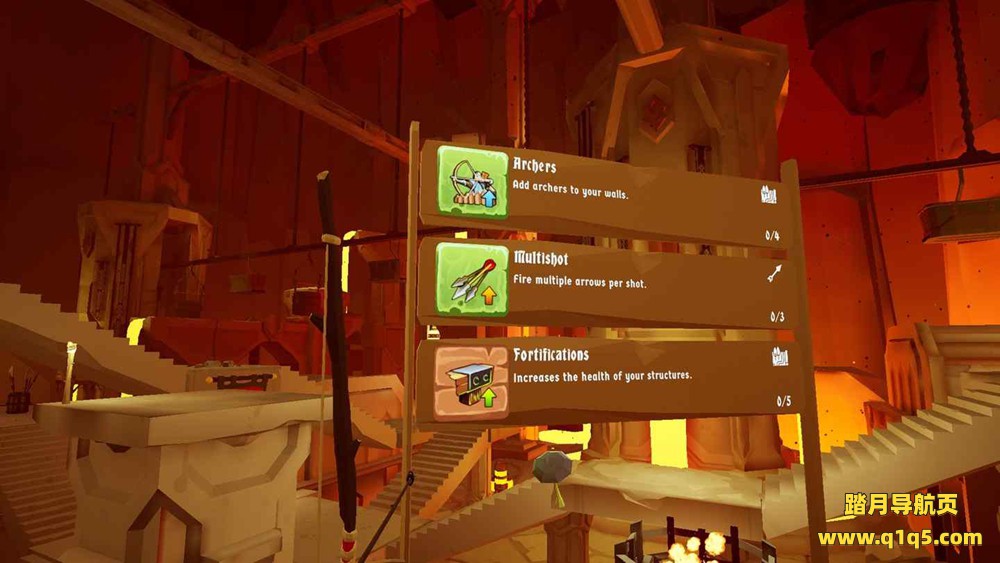The image size is (1000, 563).
Task: Click the Fortifications upgrade title
Action: click(x=551, y=355)
